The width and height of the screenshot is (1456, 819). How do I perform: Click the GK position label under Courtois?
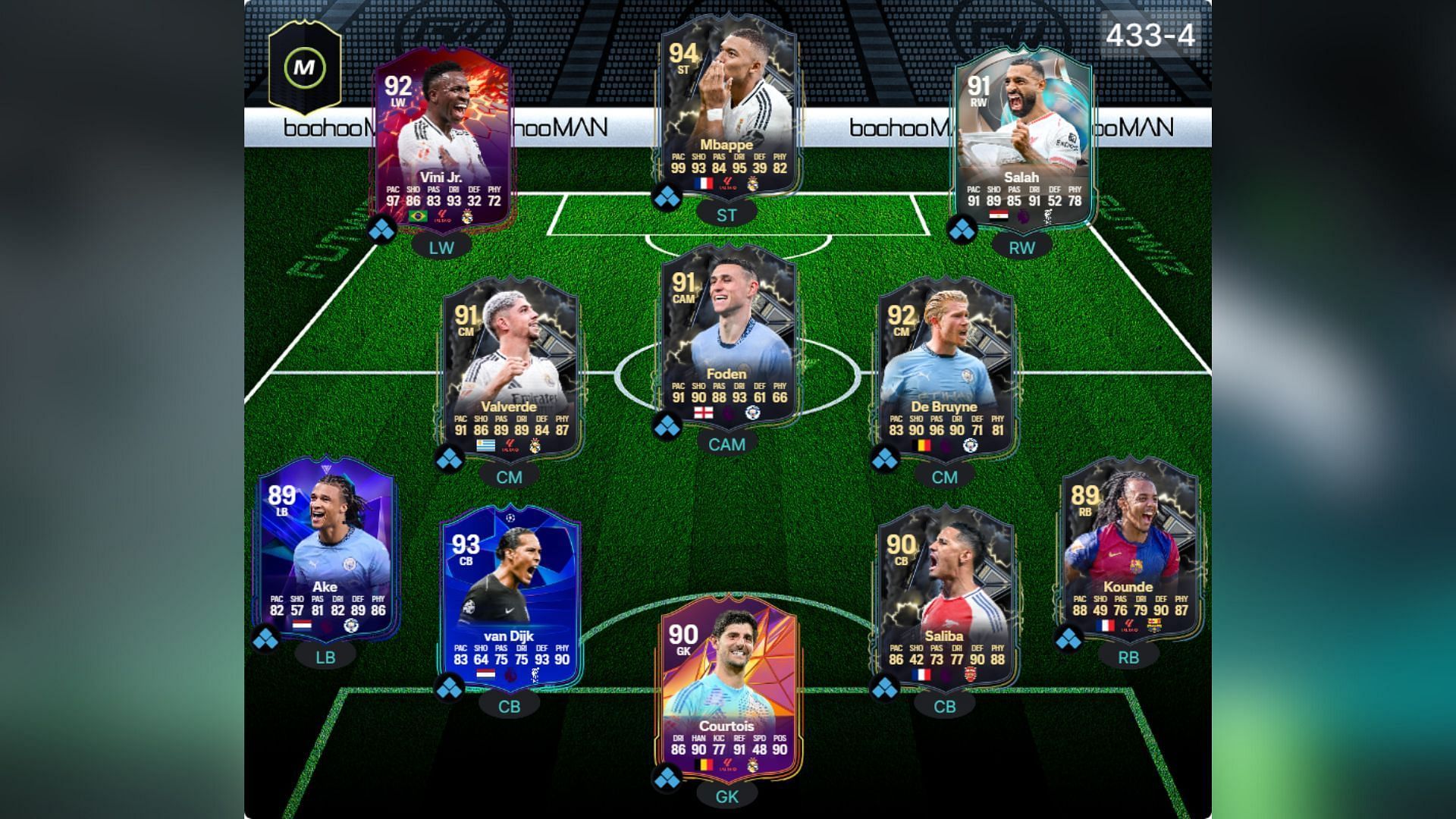pos(726,796)
